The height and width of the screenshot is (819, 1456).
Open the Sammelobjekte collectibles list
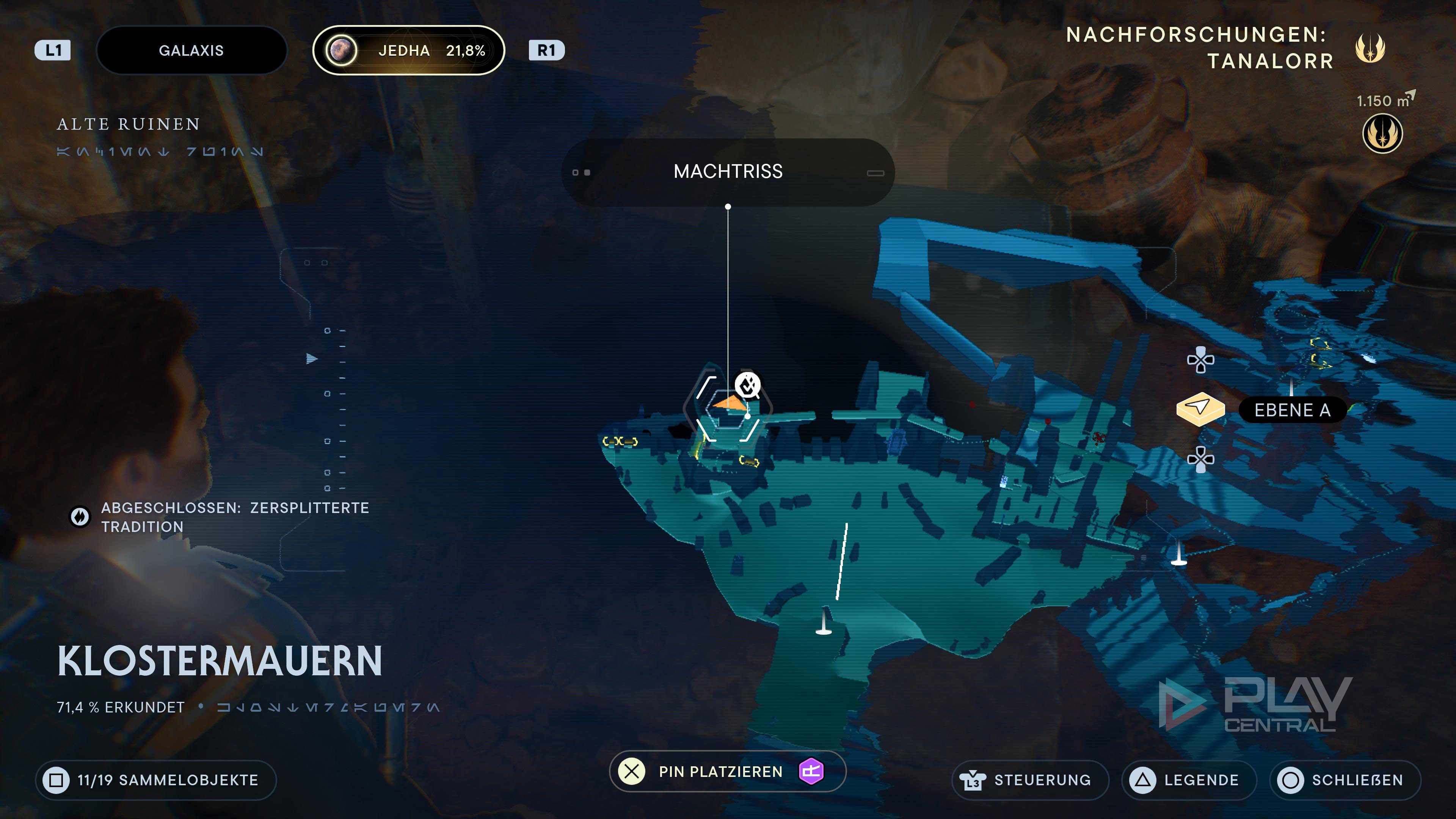(156, 780)
